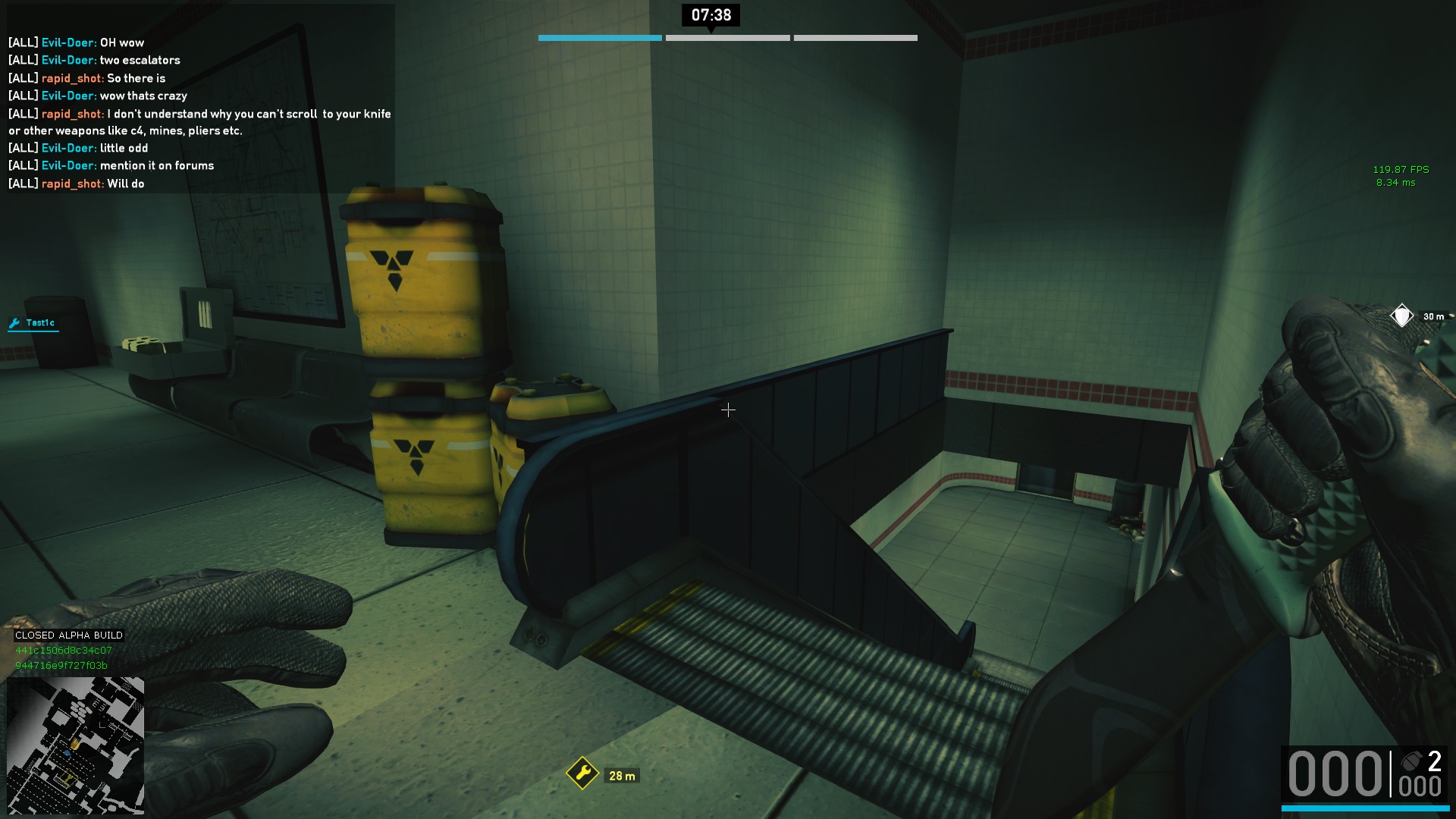
Task: Open the chat log panel
Action: pyautogui.click(x=200, y=112)
